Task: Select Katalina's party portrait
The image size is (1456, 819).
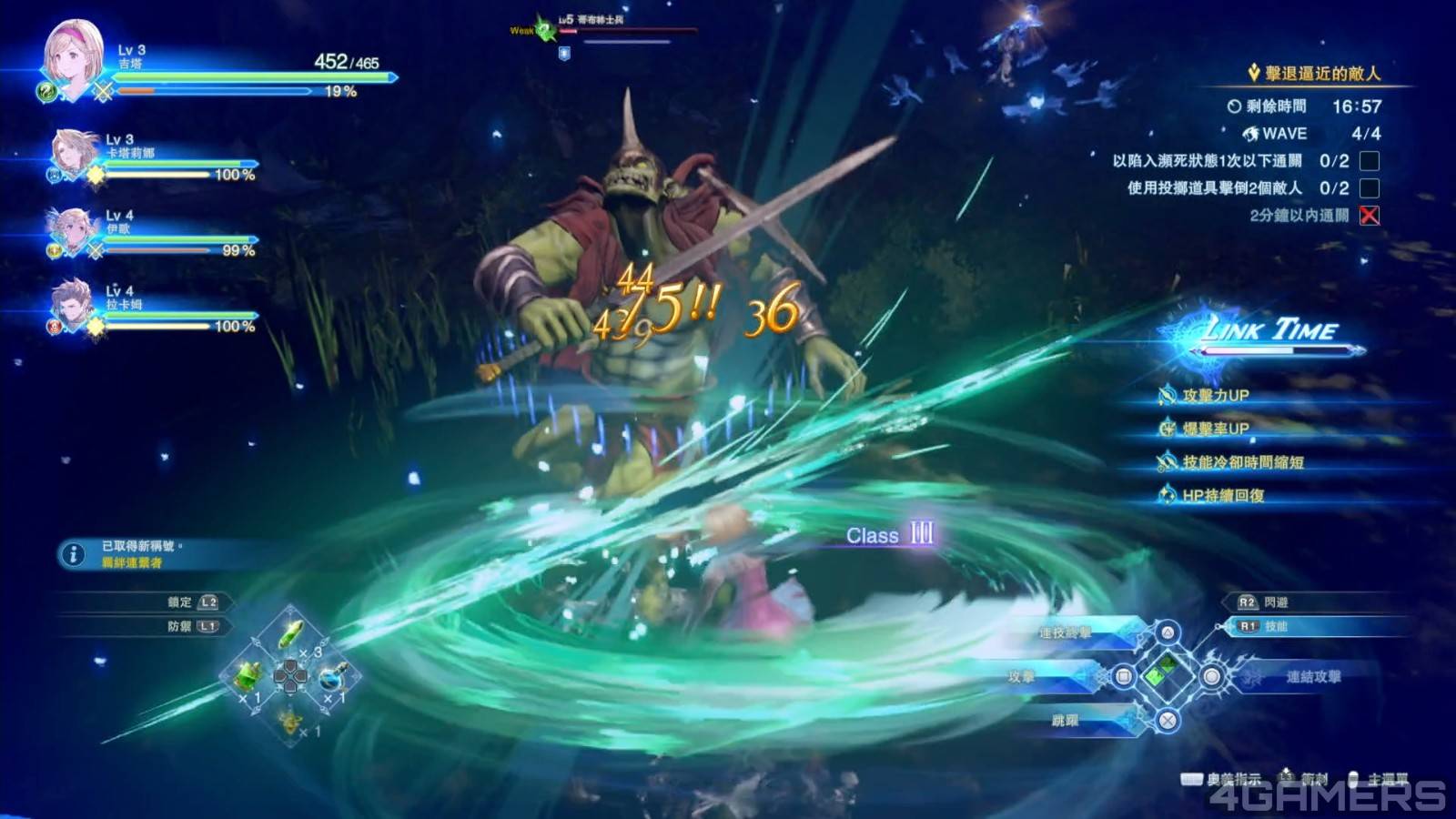Action: (75, 153)
